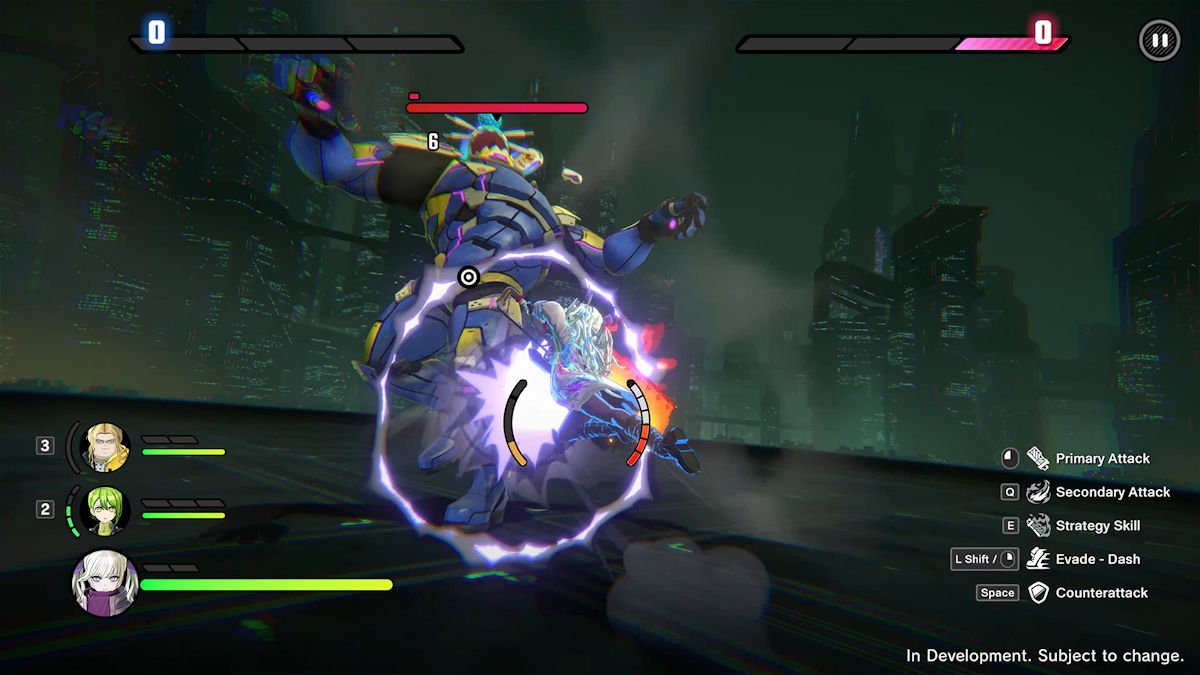Activate the Counterattack shield icon
This screenshot has height=675, width=1200.
(1038, 593)
